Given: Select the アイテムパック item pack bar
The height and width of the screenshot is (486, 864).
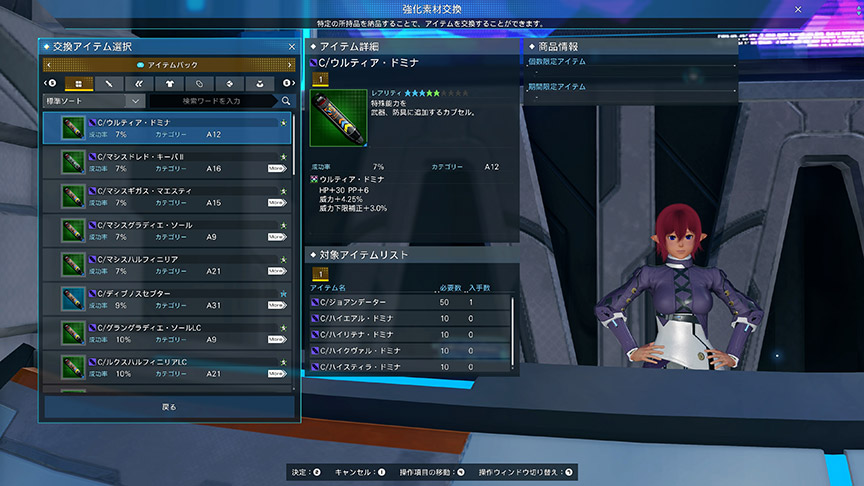Looking at the screenshot, I should coord(169,64).
